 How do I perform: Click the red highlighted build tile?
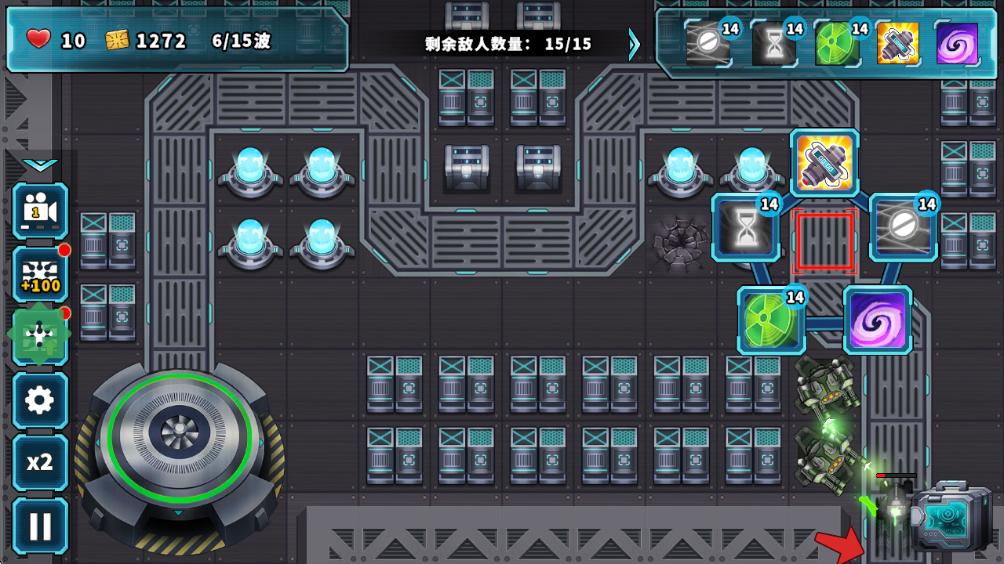(x=824, y=242)
